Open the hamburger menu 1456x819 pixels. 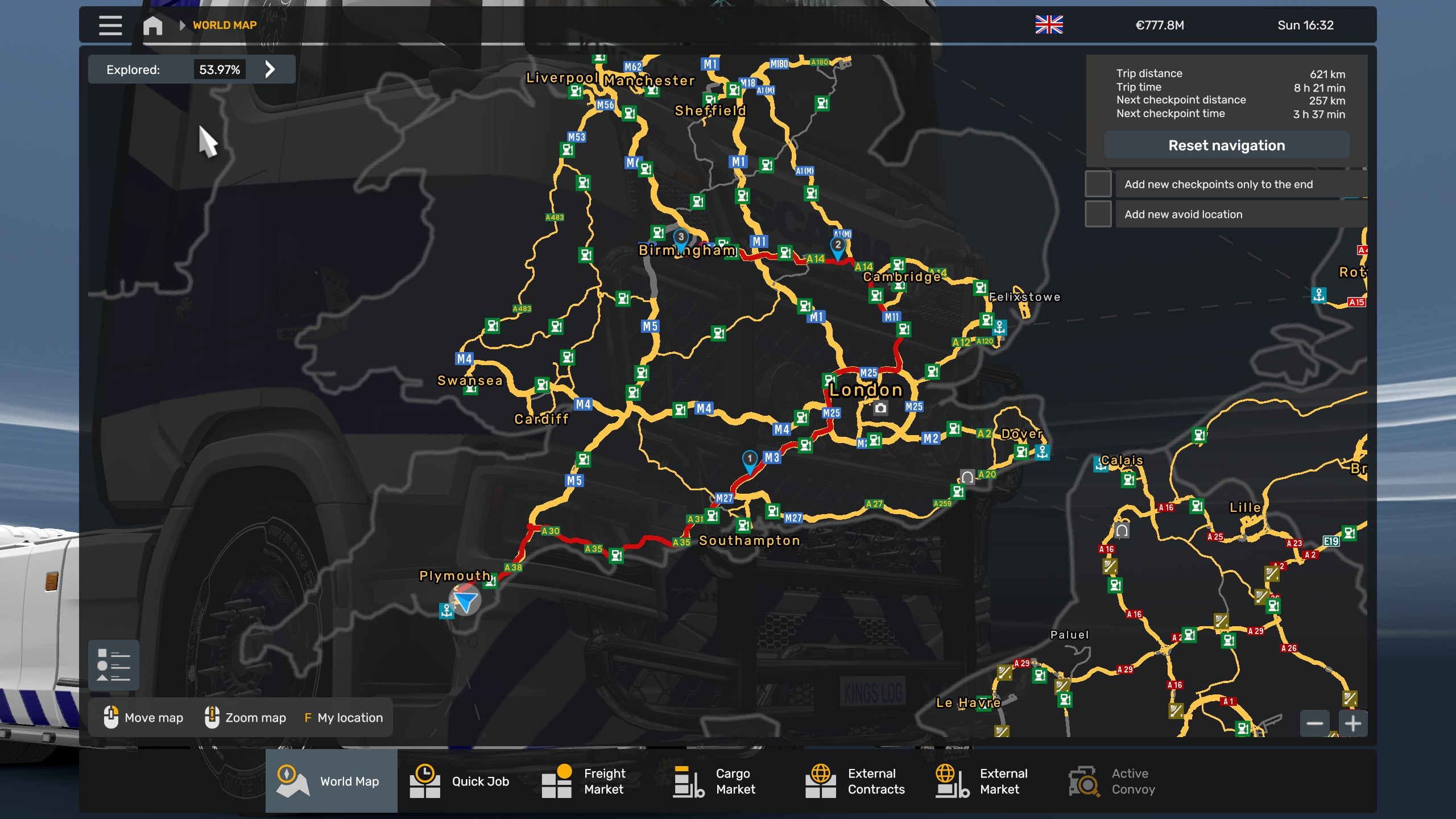coord(111,26)
